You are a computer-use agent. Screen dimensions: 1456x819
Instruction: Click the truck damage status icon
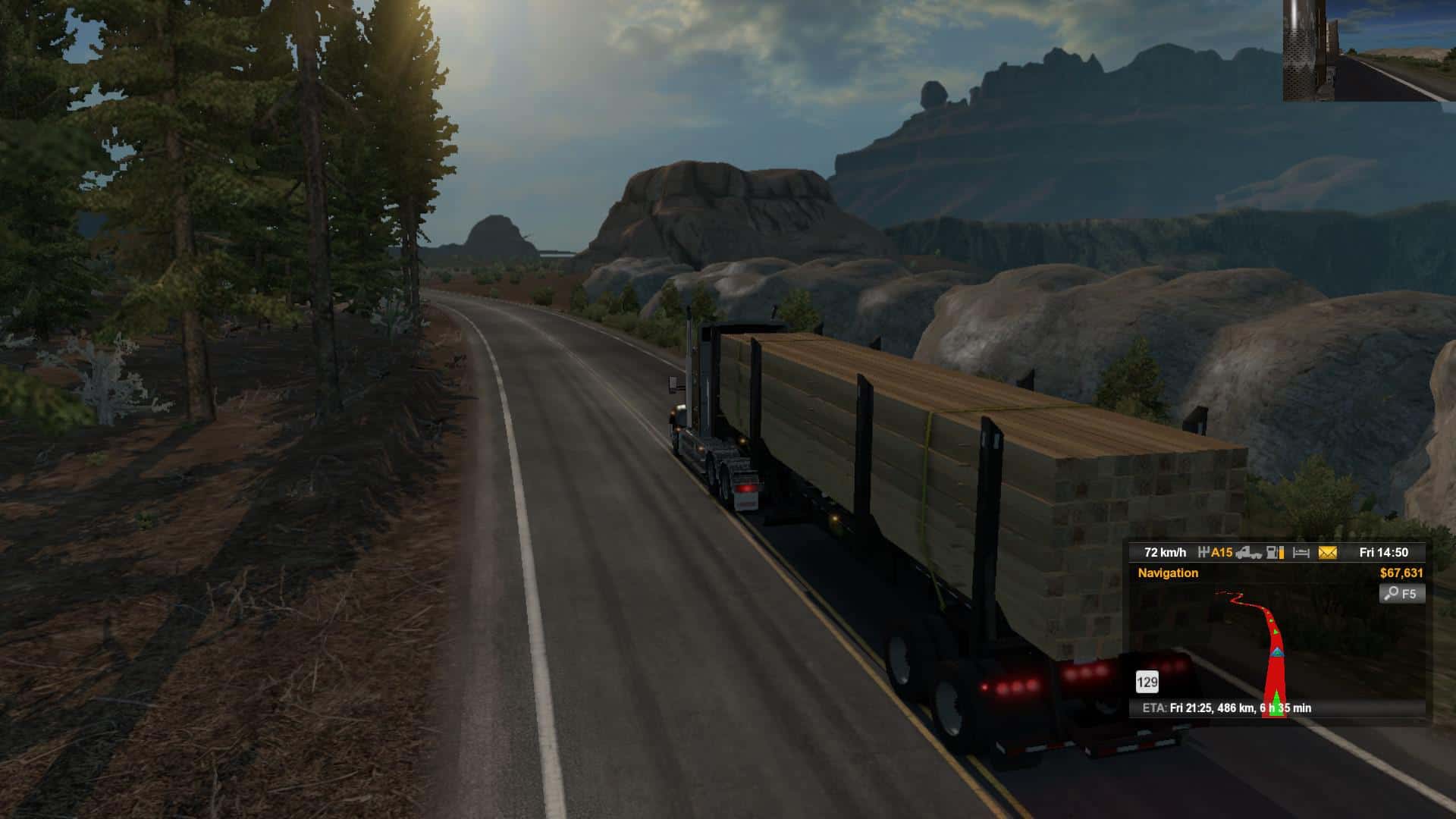click(x=1248, y=553)
